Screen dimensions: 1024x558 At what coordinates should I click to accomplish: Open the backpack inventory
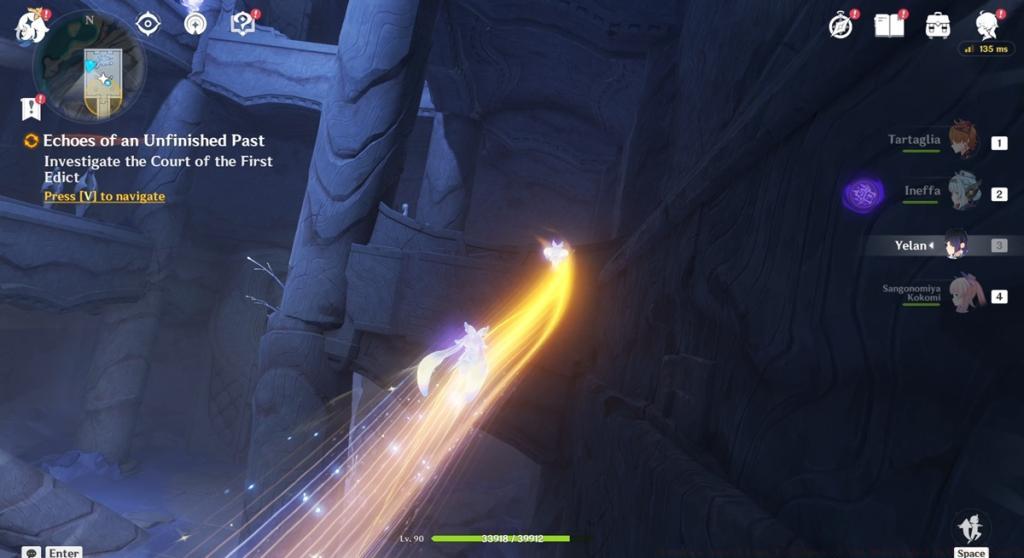938,25
